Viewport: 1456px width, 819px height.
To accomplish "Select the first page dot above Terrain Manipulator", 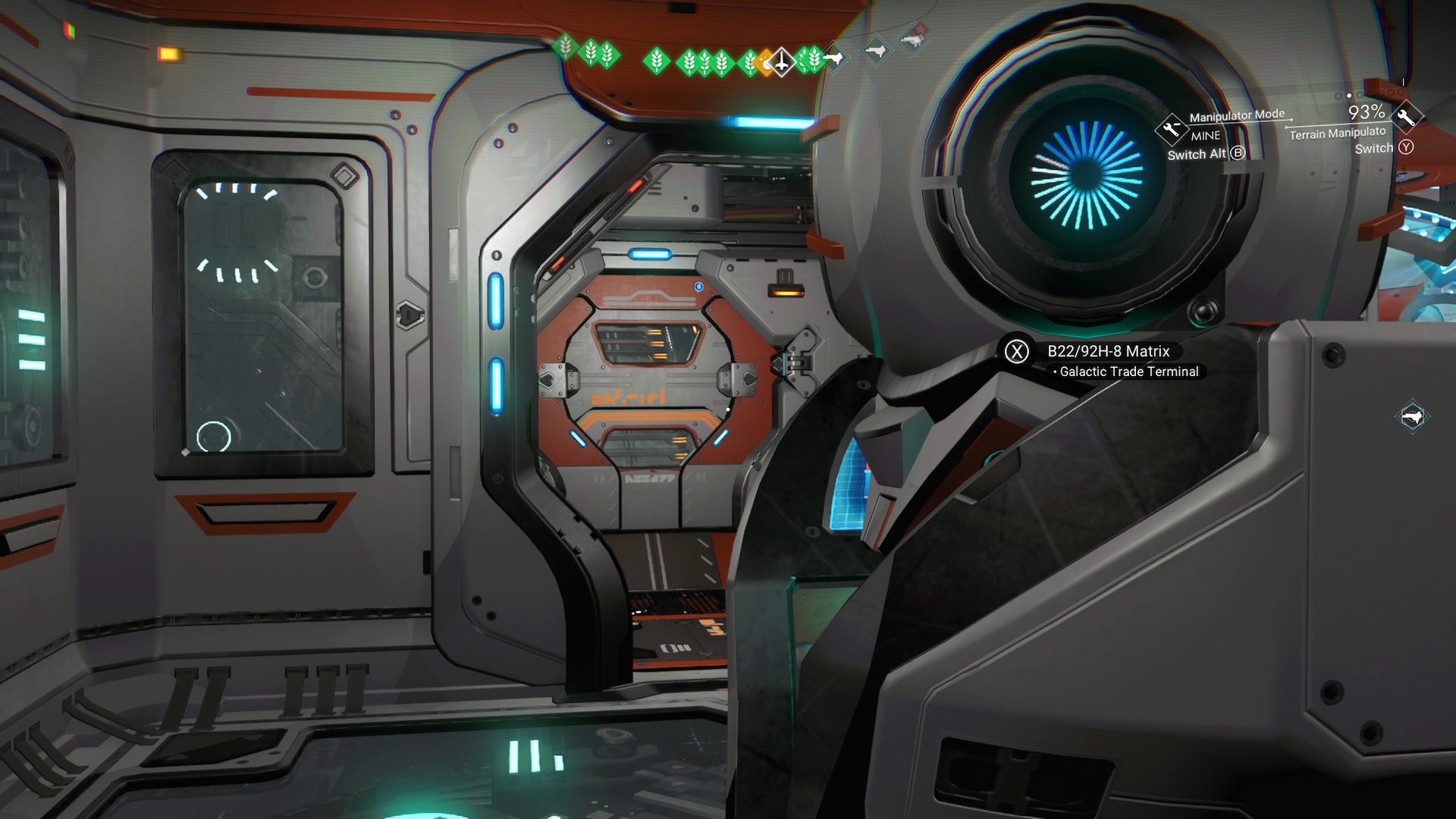I will pyautogui.click(x=1338, y=96).
